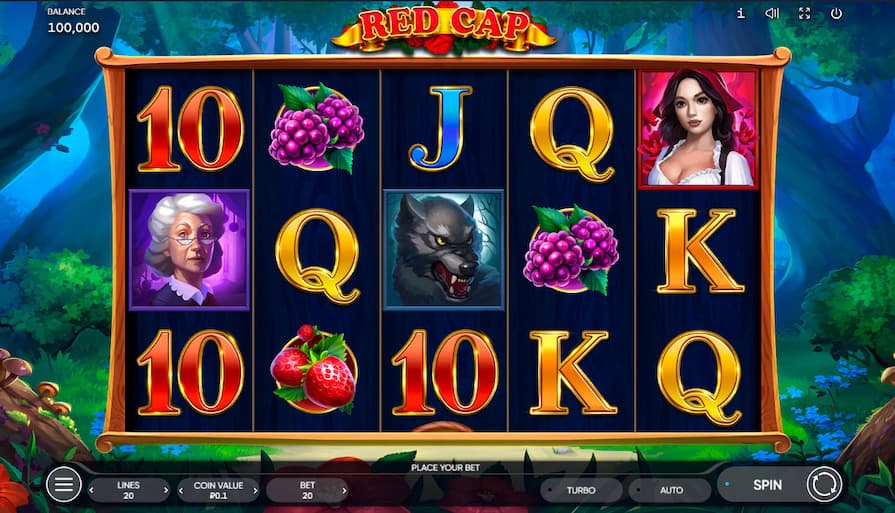Enable Auto spin
895x513 pixels.
671,490
